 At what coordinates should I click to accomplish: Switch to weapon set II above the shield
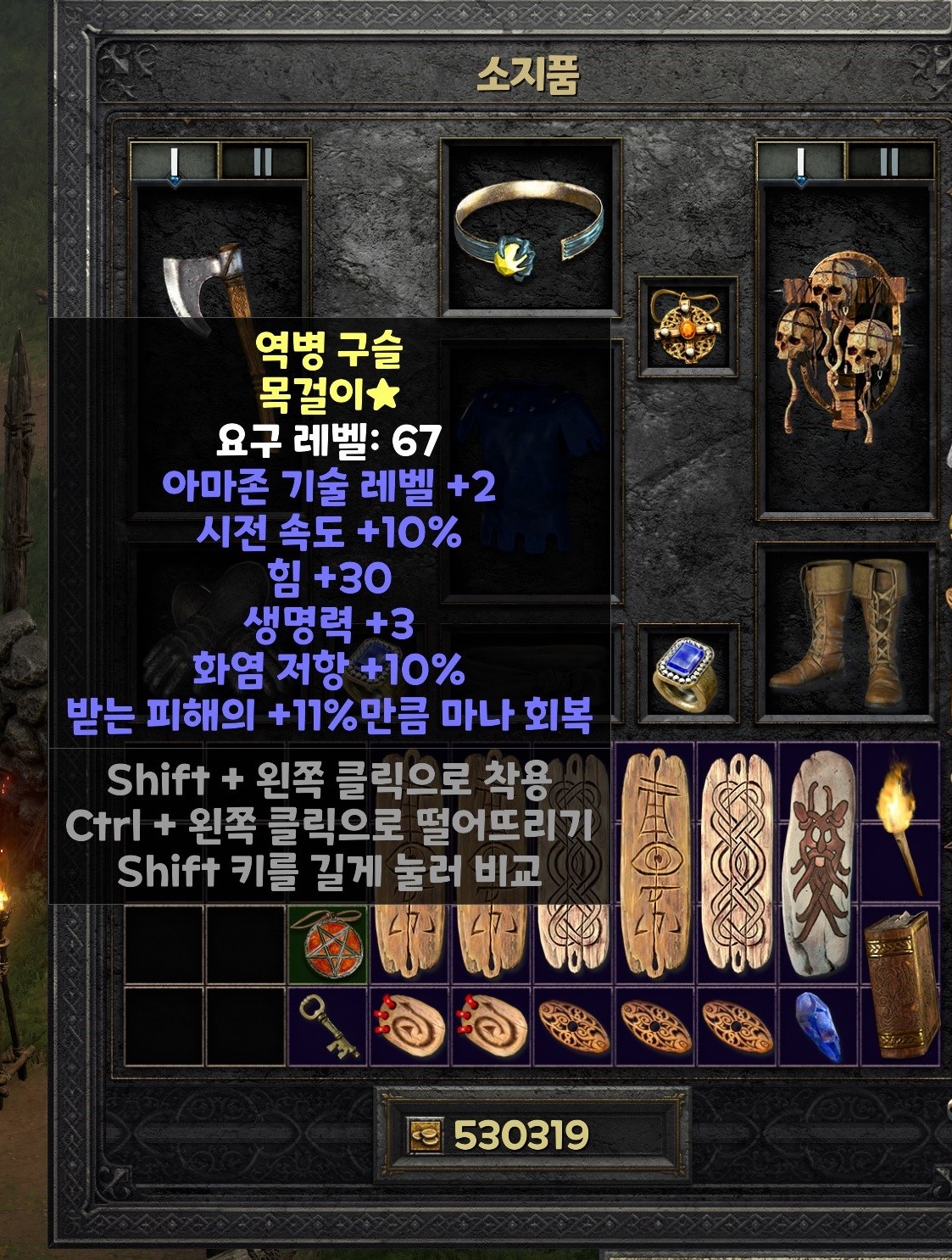coord(889,161)
